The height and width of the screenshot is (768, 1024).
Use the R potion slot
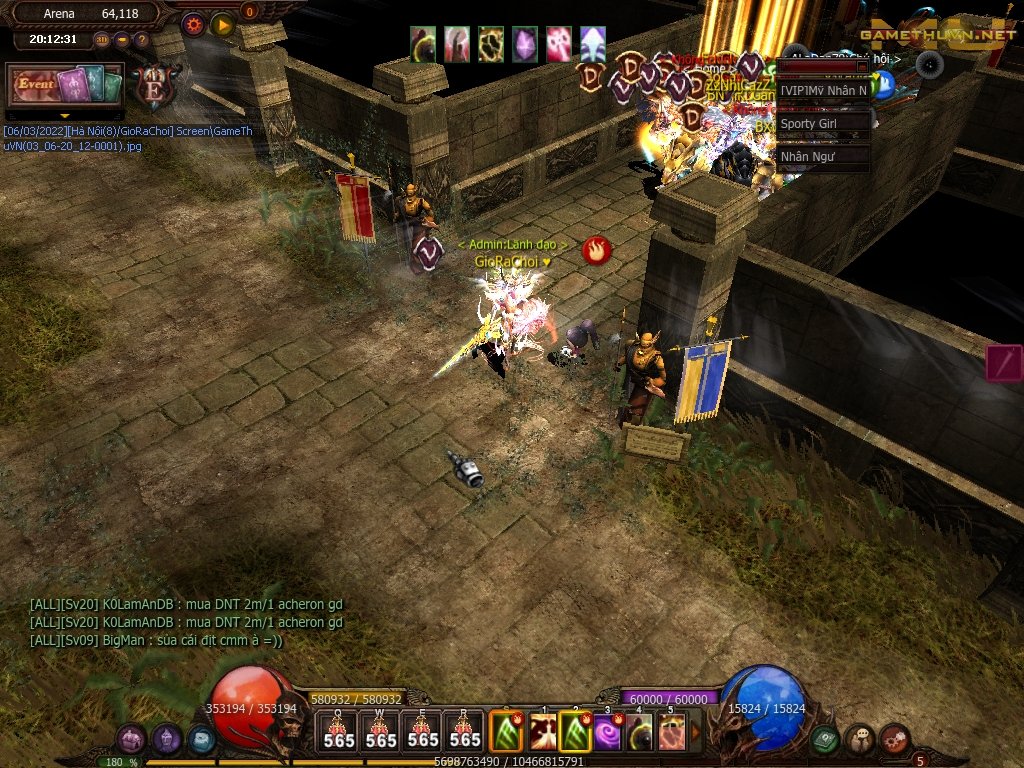click(465, 730)
